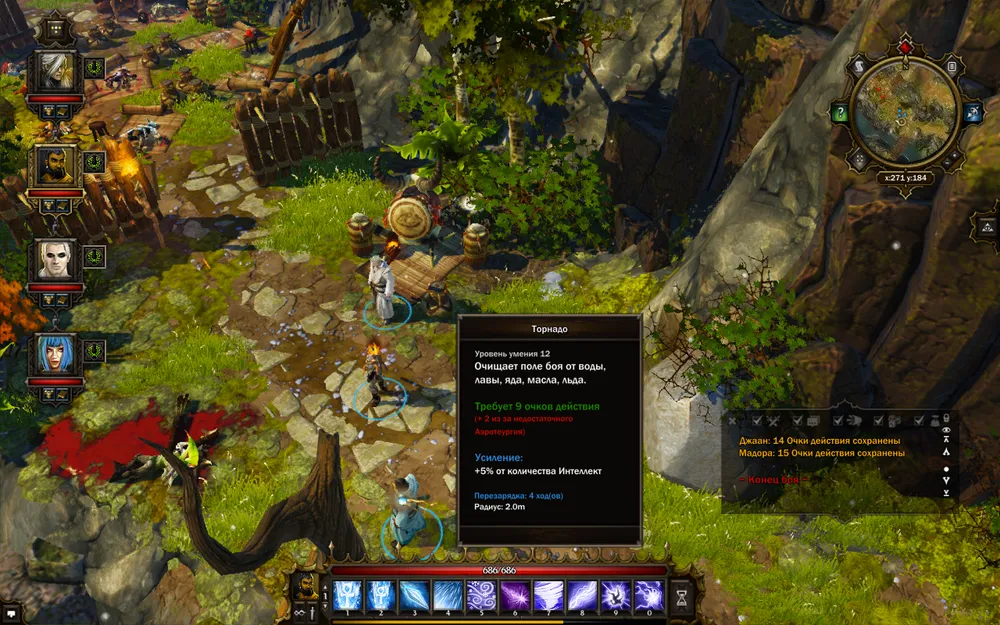Select the bearded dark-haired party portrait
Image resolution: width=1000 pixels, height=625 pixels.
click(x=54, y=166)
